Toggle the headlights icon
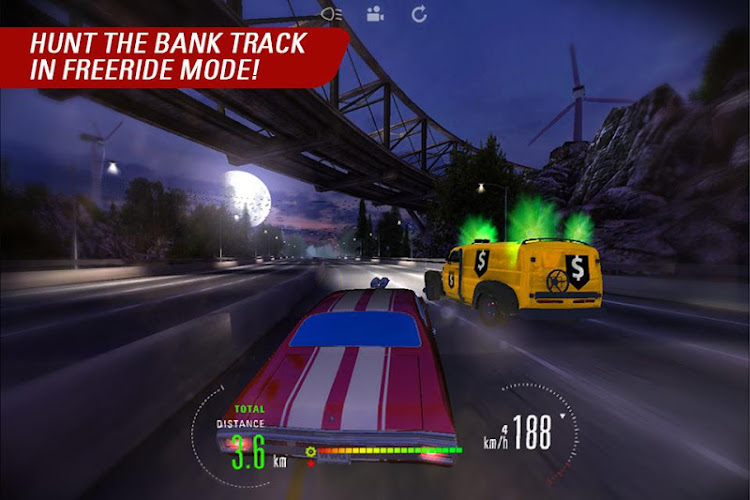Screen dimensions: 750x500 point(333,14)
